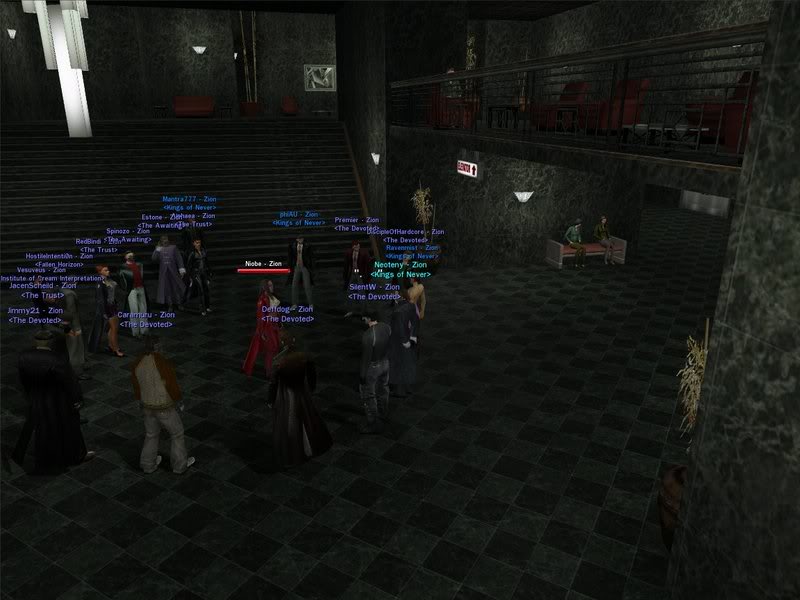Image resolution: width=800 pixels, height=600 pixels.
Task: Select the JacenScheild - Zion name tag
Action: click(x=42, y=286)
